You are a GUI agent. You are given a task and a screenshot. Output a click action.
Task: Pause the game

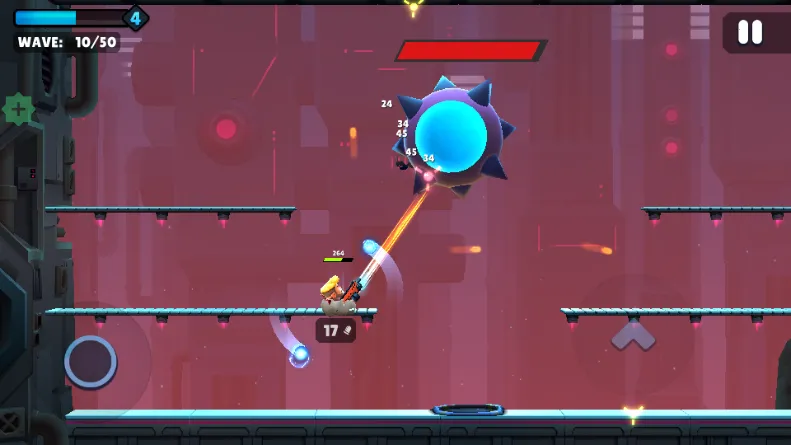click(x=749, y=32)
